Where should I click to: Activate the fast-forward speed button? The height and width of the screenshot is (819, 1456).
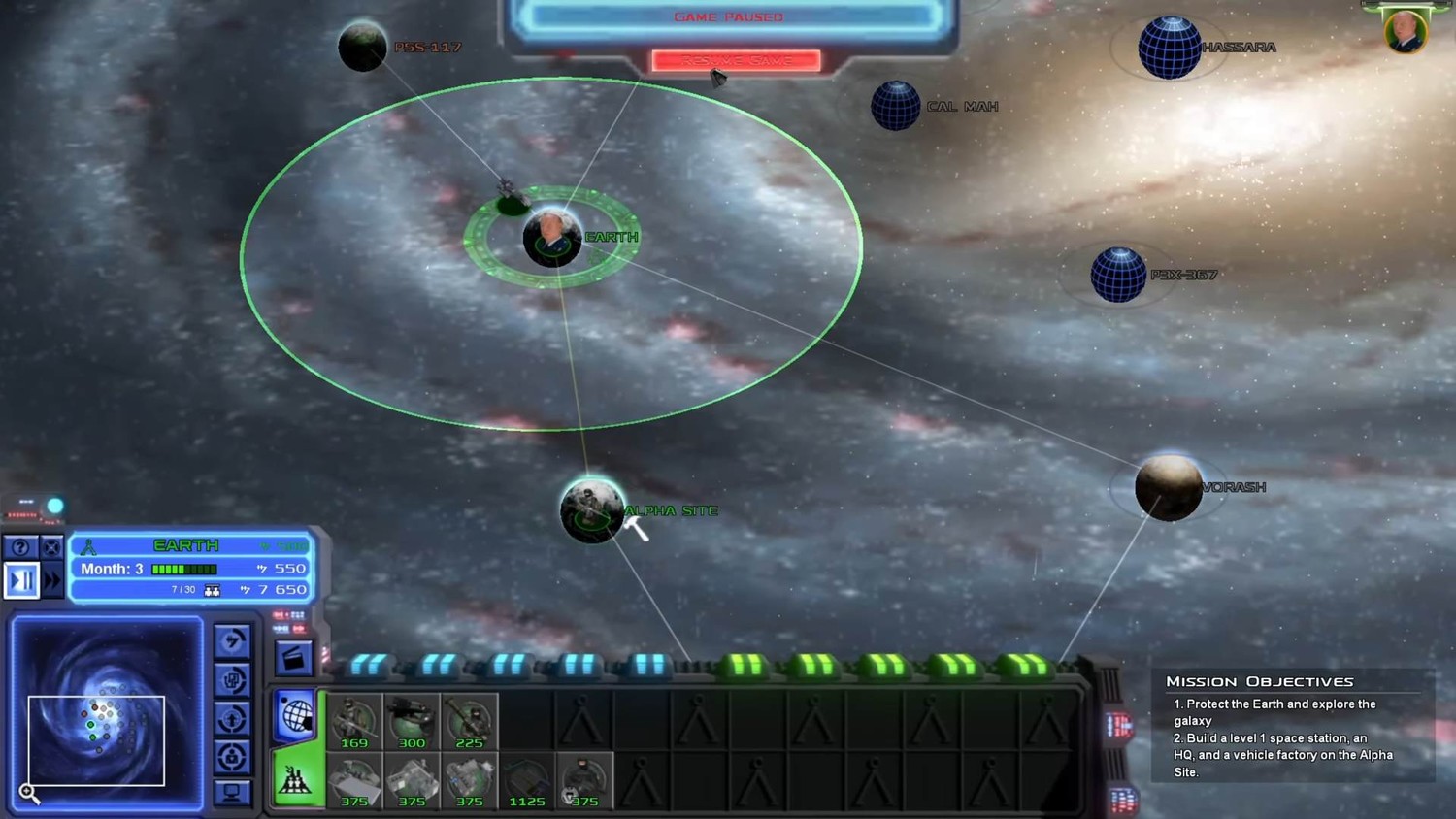(52, 580)
